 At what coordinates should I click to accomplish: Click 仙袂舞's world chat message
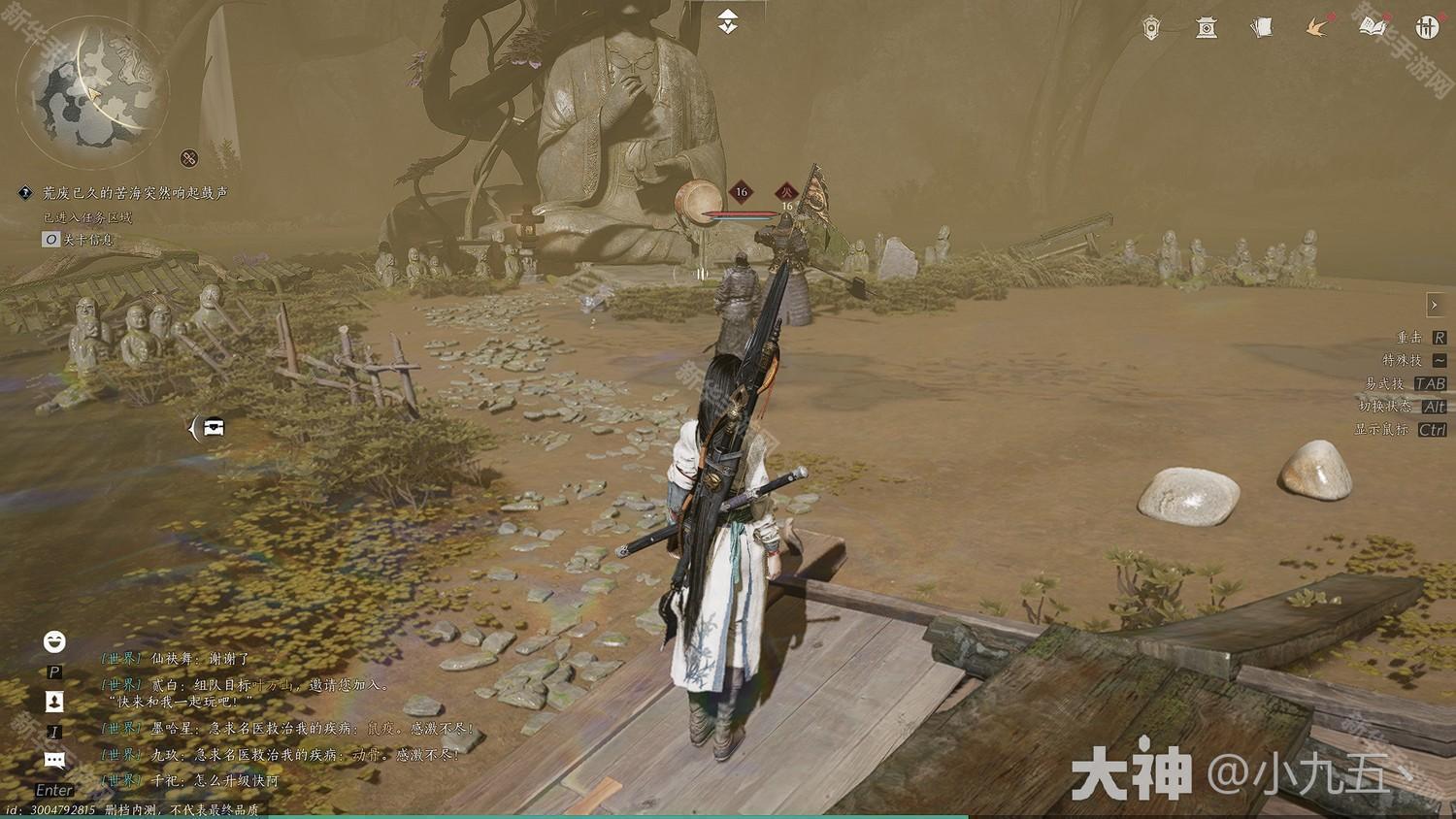[176, 659]
